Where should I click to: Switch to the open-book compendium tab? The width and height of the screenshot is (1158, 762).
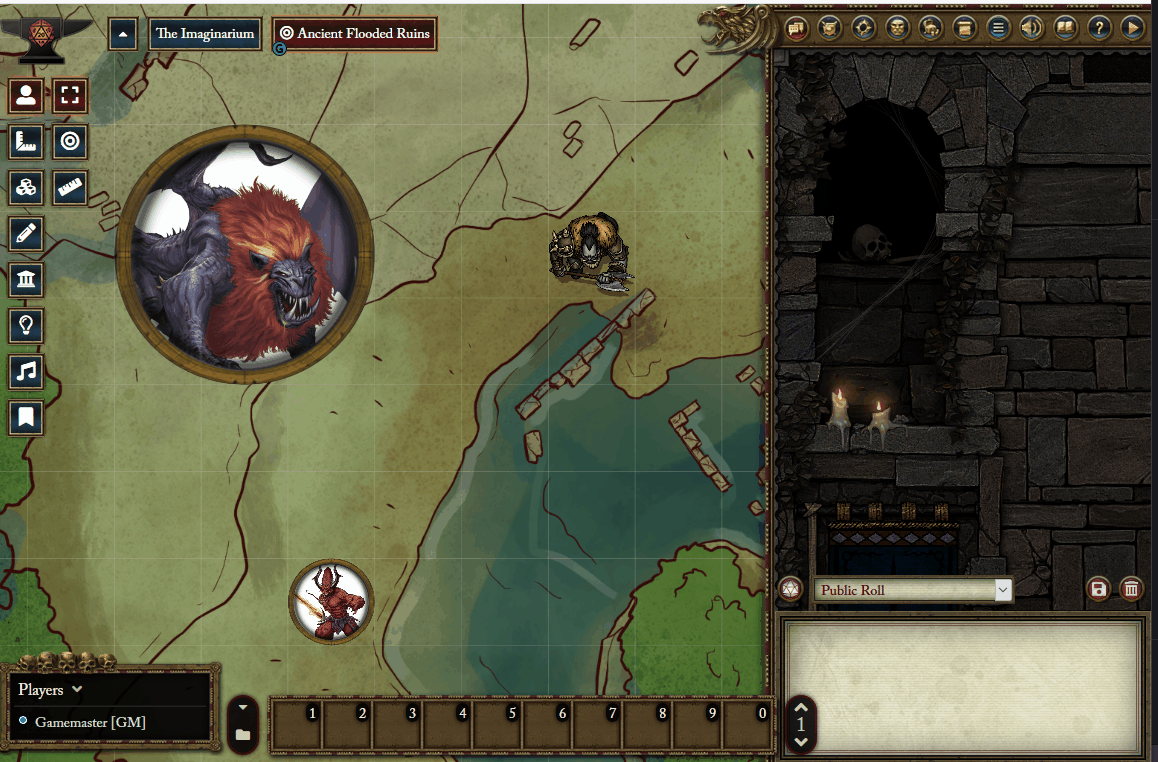(1065, 28)
